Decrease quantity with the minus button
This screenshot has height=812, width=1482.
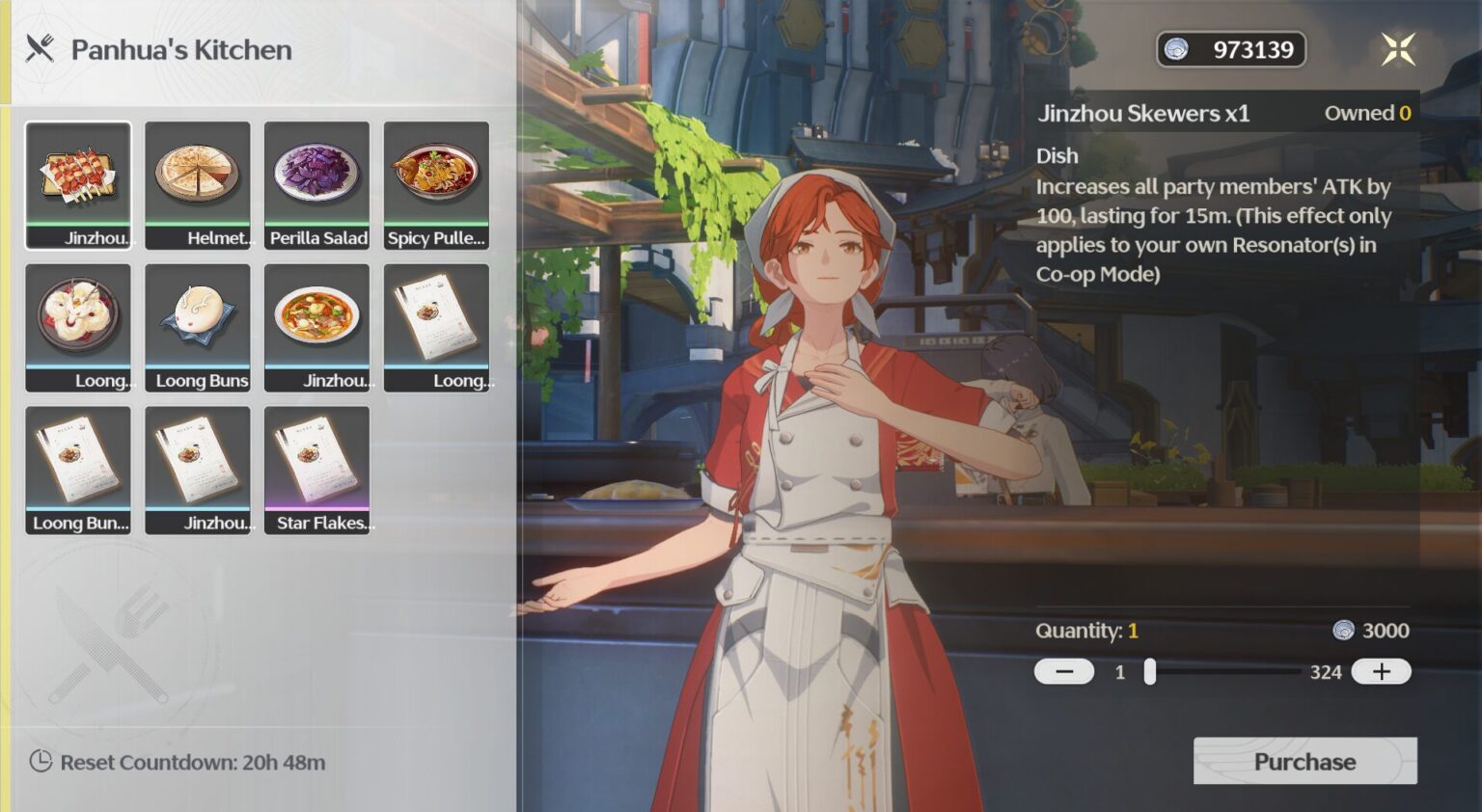(x=1064, y=671)
